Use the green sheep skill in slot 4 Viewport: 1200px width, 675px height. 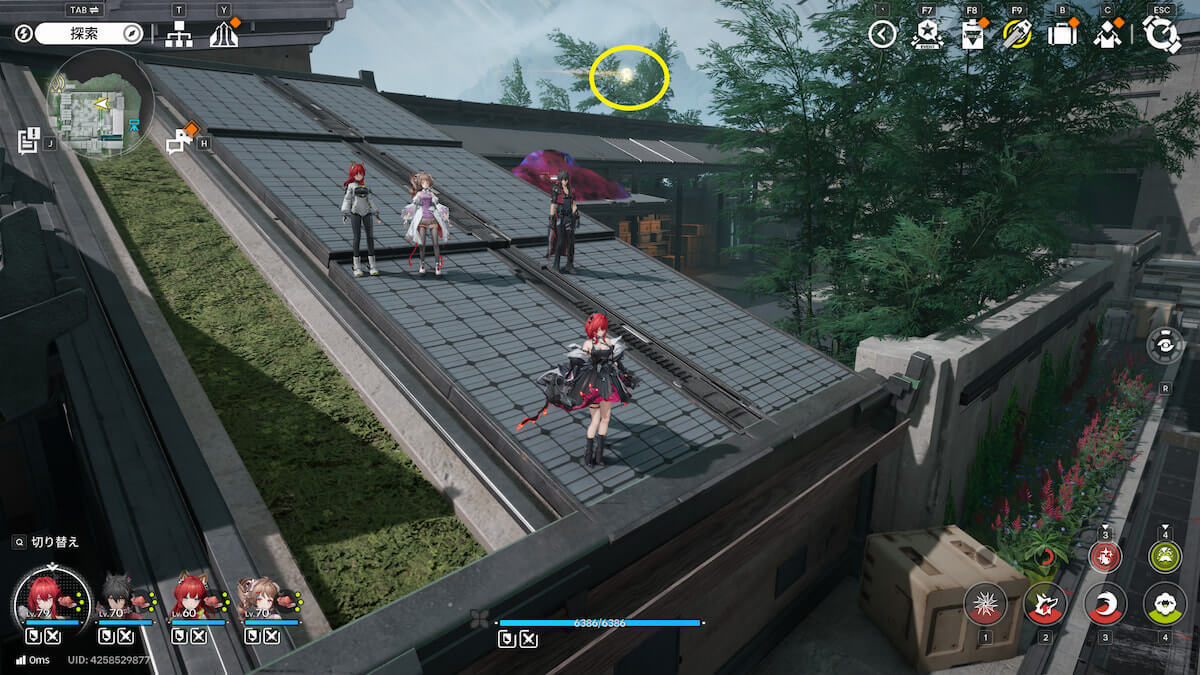(x=1165, y=603)
